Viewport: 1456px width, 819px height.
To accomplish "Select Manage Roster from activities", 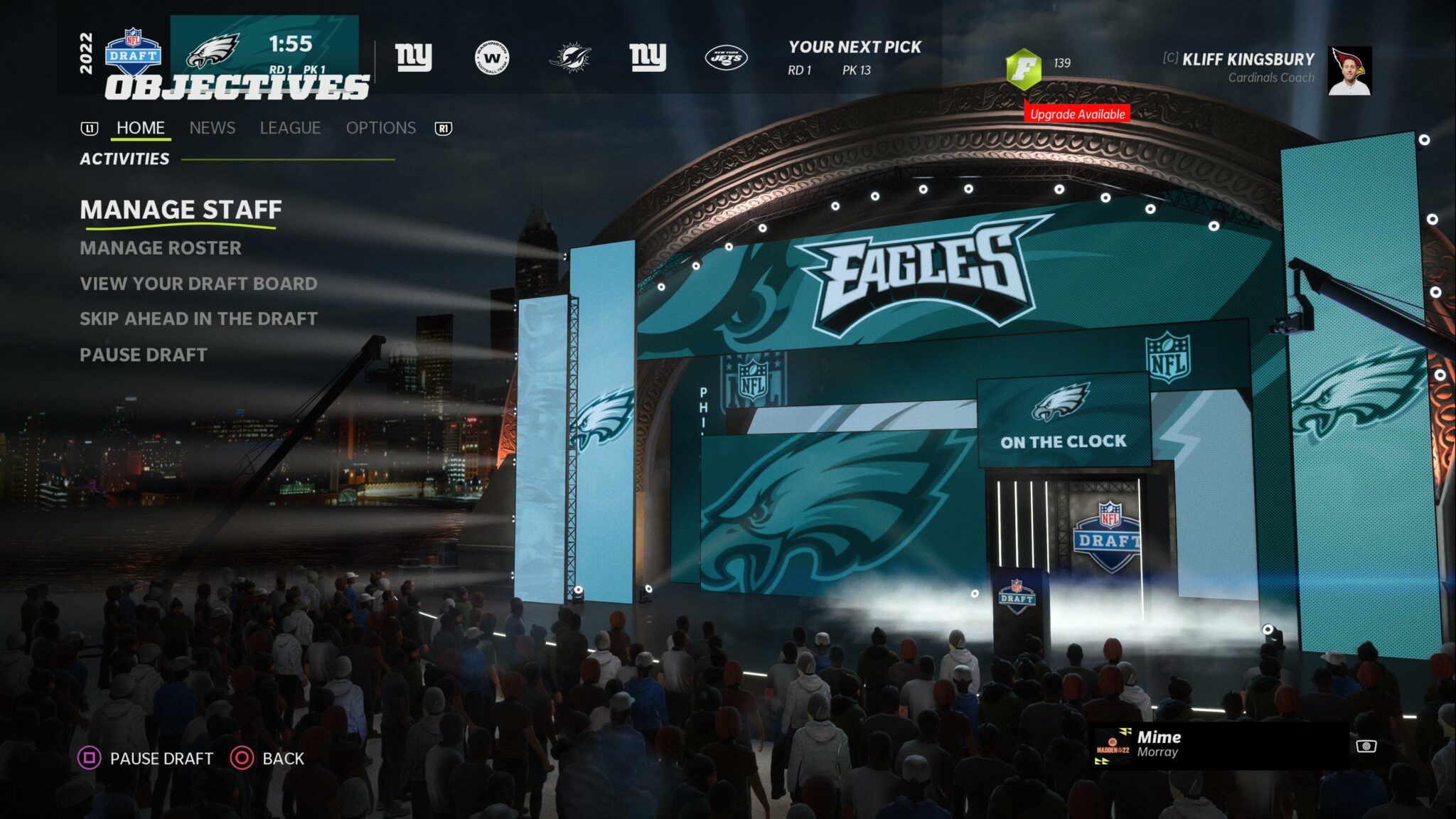I will click(x=161, y=248).
